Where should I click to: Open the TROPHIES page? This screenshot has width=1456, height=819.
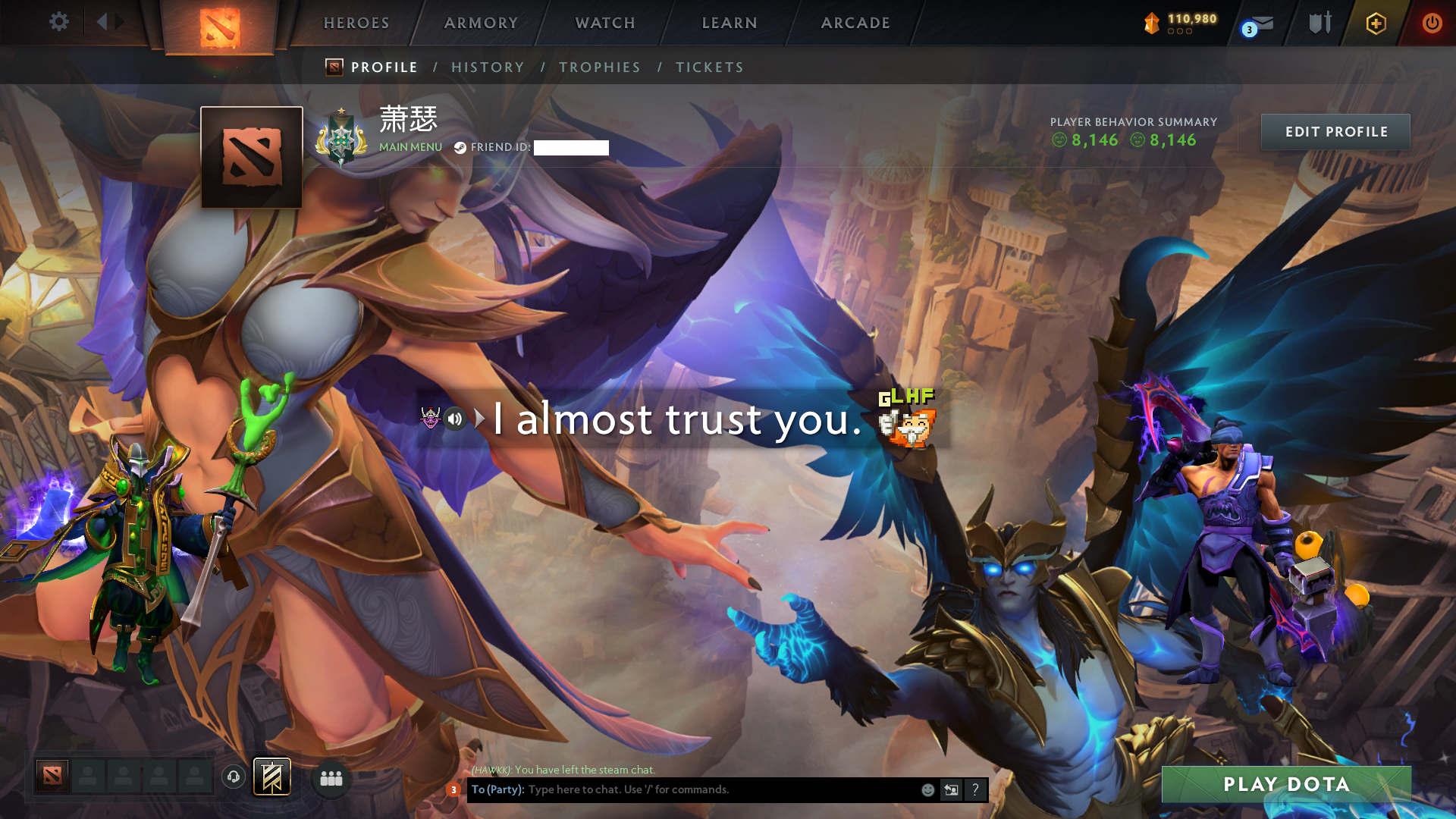click(599, 67)
